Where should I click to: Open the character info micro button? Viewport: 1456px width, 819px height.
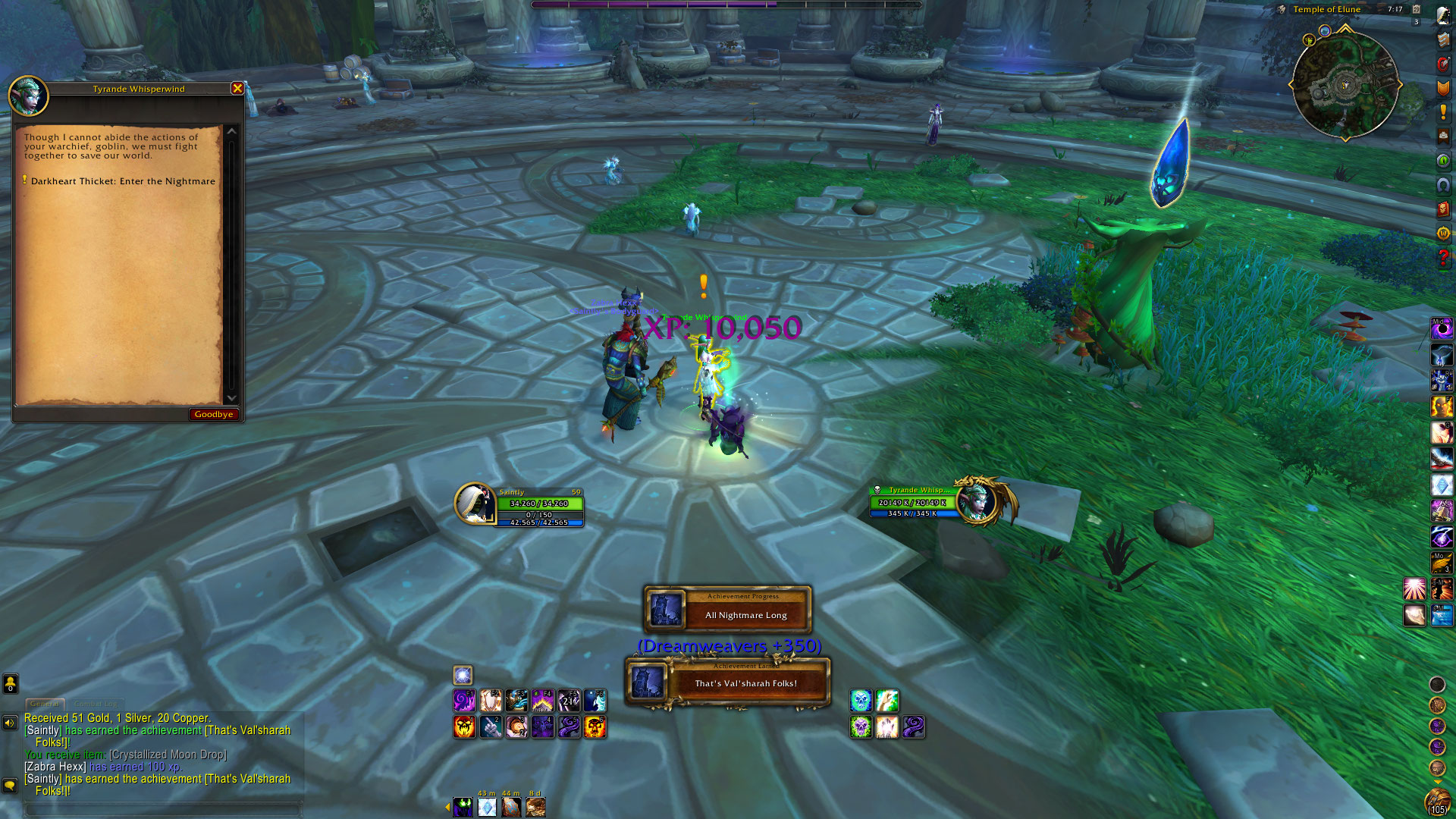click(x=1443, y=16)
